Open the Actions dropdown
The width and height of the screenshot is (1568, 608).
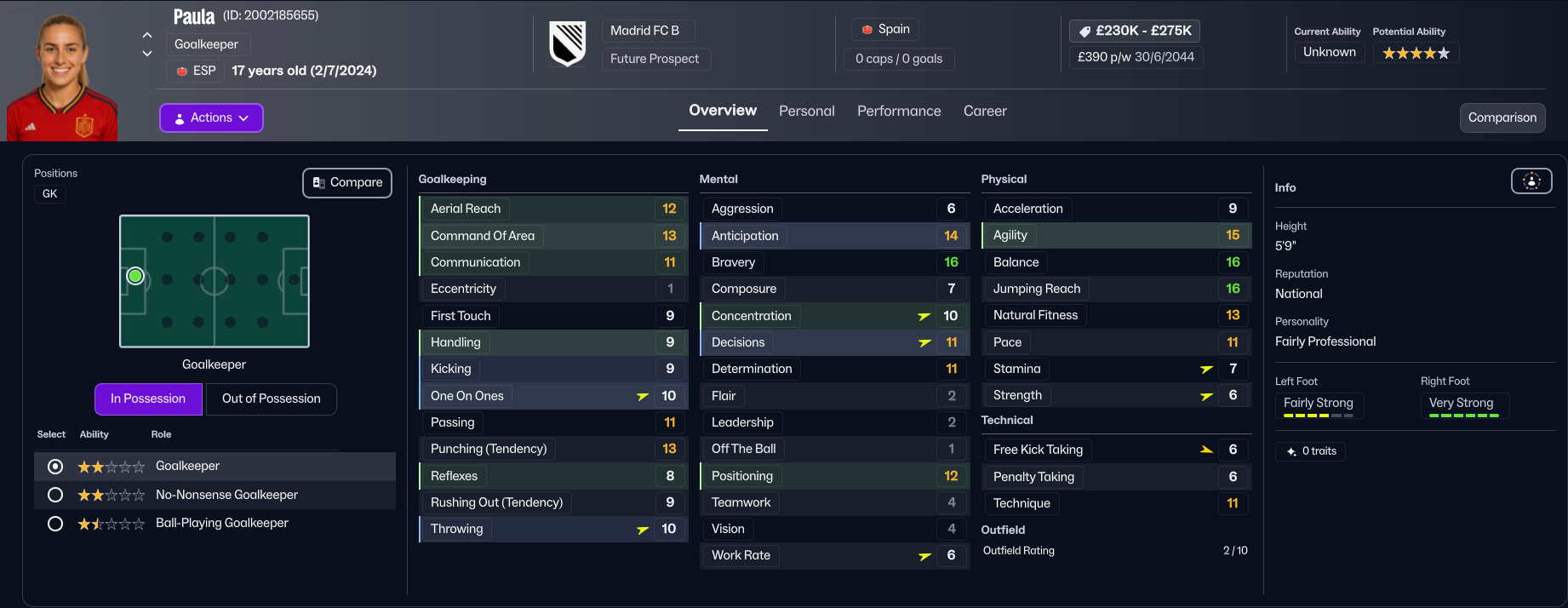coord(211,118)
